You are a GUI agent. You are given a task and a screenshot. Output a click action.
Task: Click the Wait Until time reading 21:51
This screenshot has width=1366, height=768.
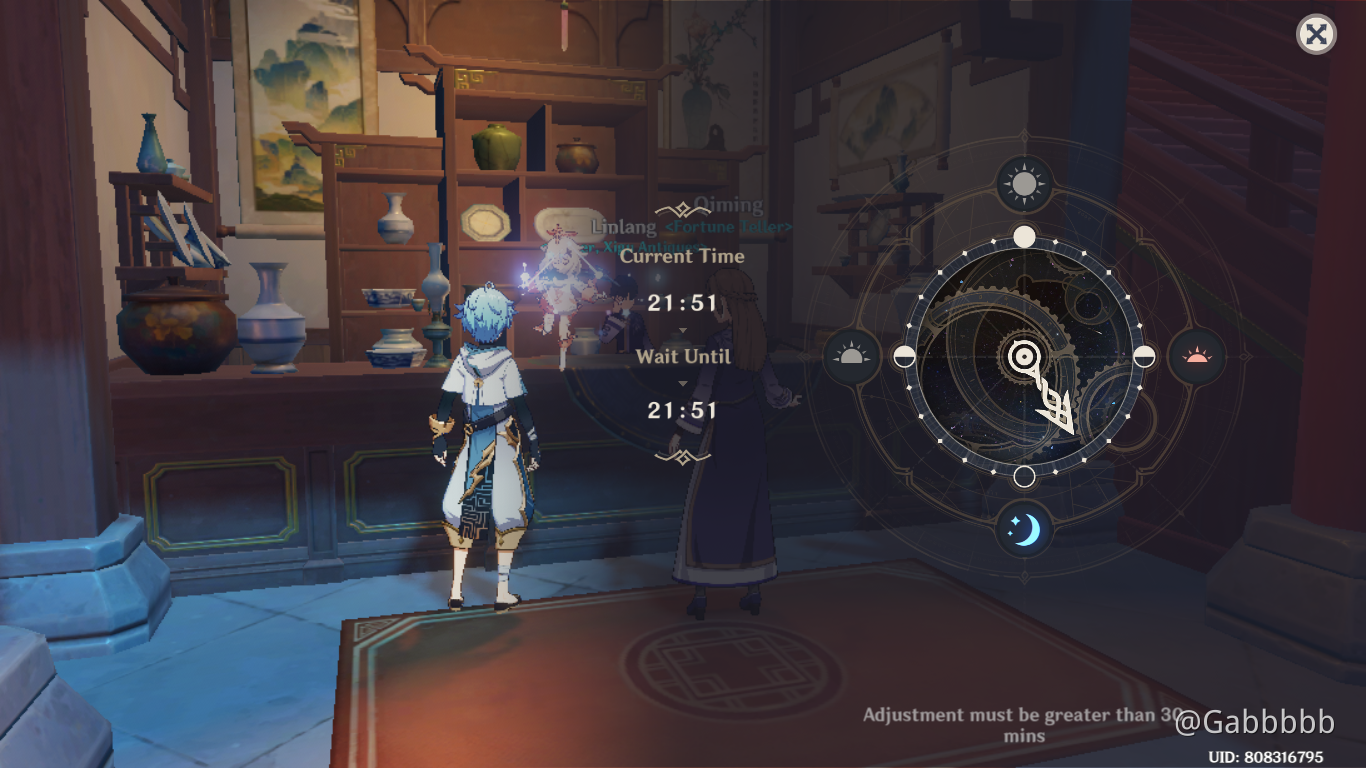pos(683,410)
